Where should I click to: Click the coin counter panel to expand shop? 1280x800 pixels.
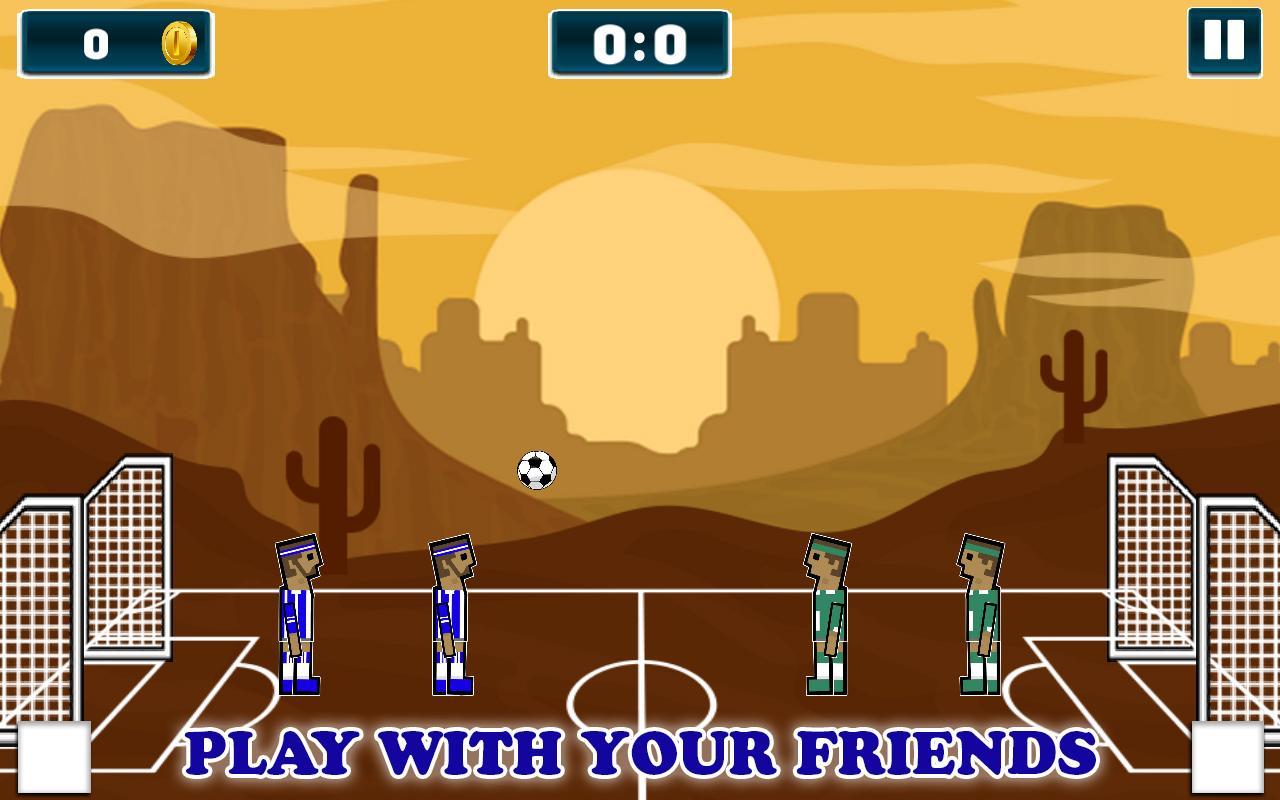[117, 44]
